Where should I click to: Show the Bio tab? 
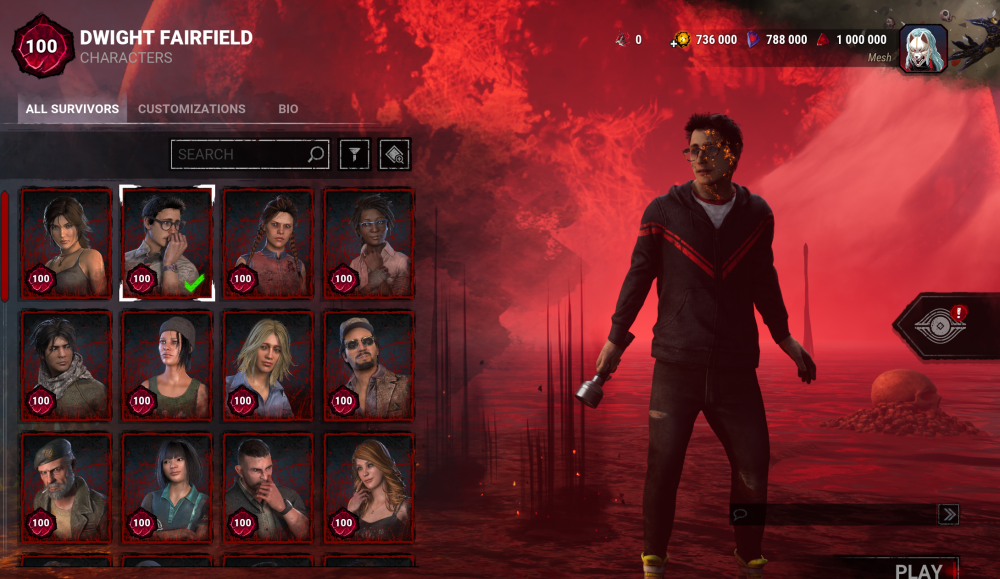pyautogui.click(x=288, y=109)
